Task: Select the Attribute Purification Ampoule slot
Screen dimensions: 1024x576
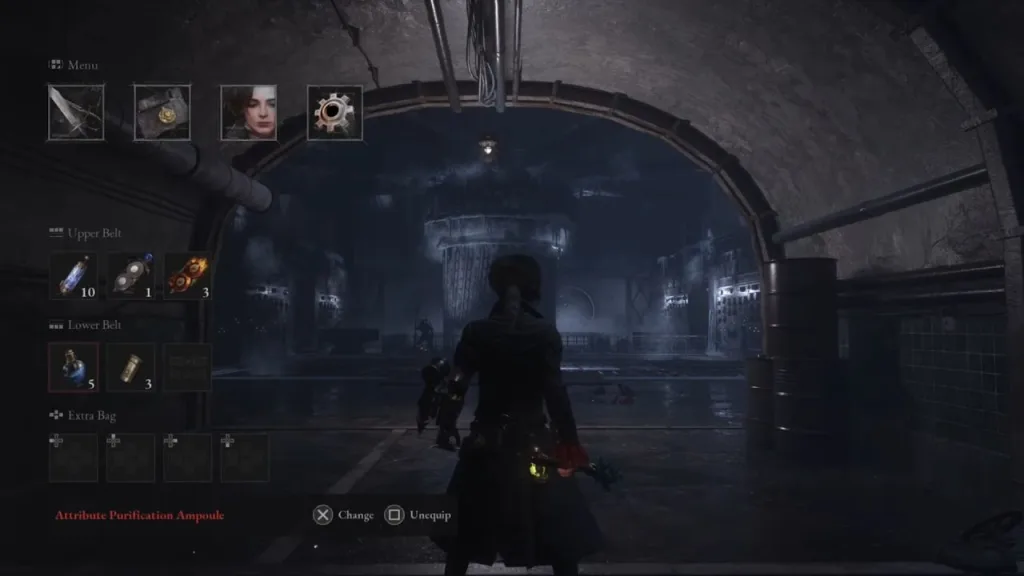Action: click(x=74, y=367)
